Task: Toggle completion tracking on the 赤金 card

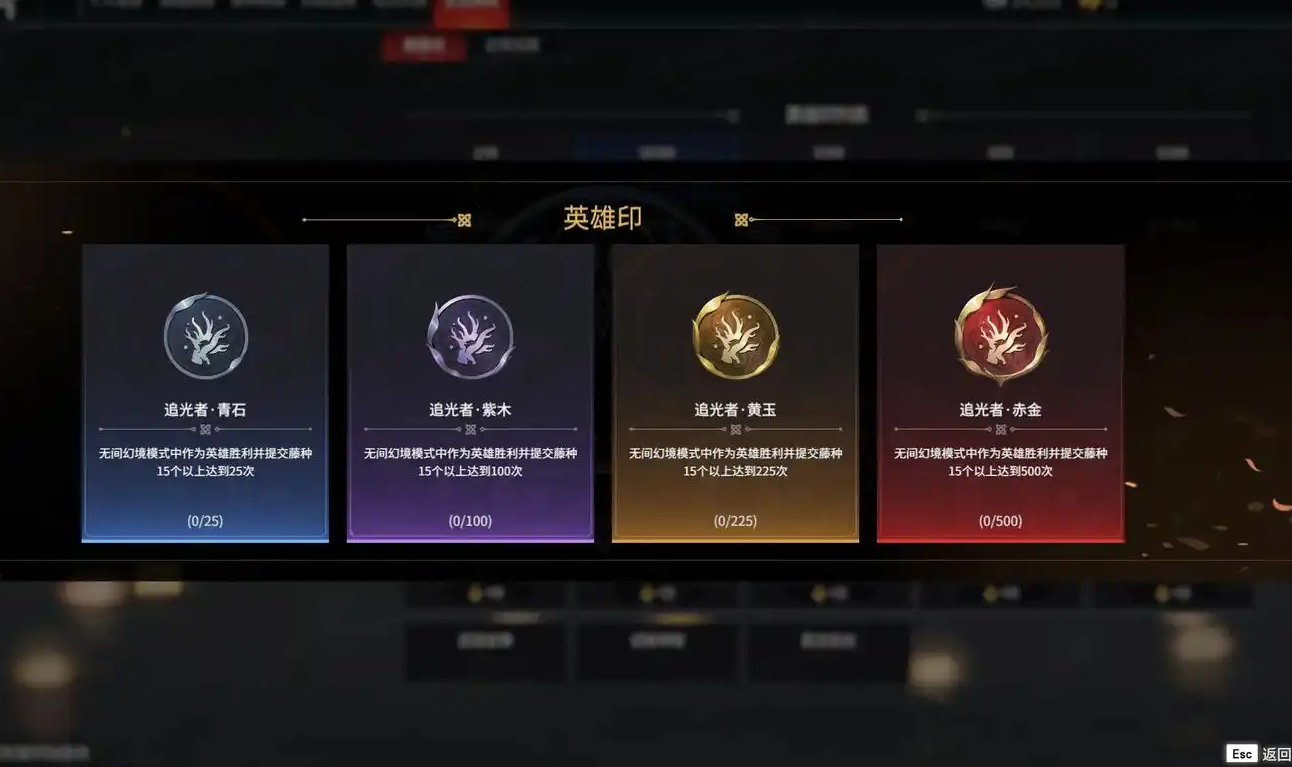Action: click(1000, 392)
